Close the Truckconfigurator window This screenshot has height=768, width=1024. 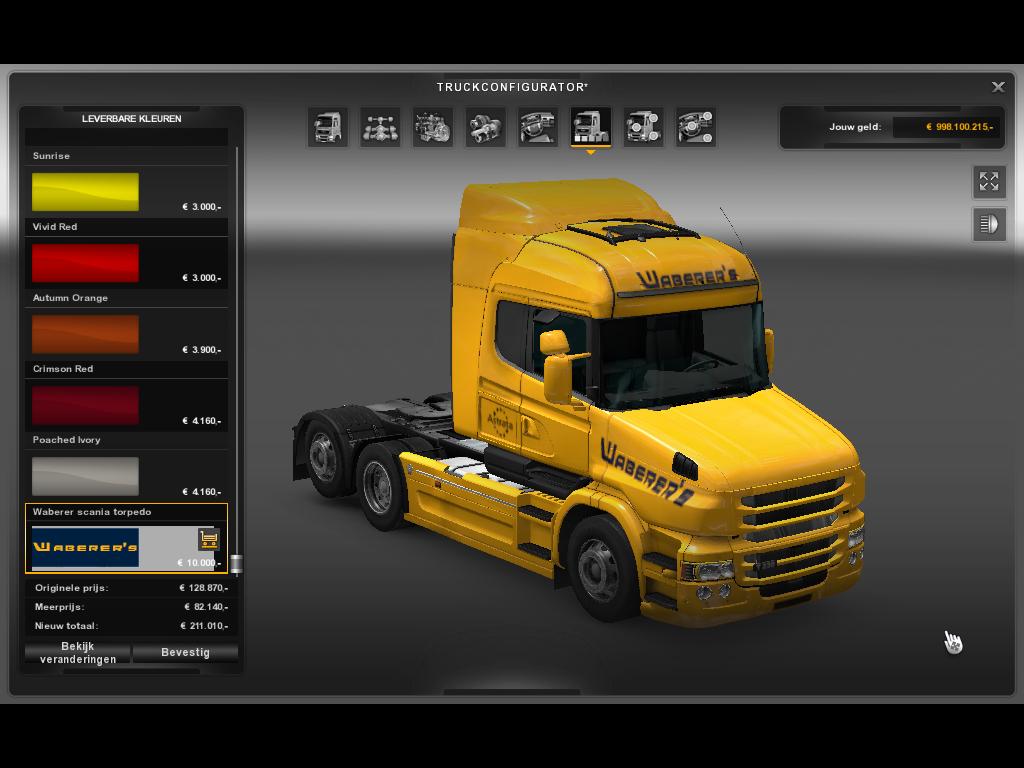pyautogui.click(x=998, y=87)
